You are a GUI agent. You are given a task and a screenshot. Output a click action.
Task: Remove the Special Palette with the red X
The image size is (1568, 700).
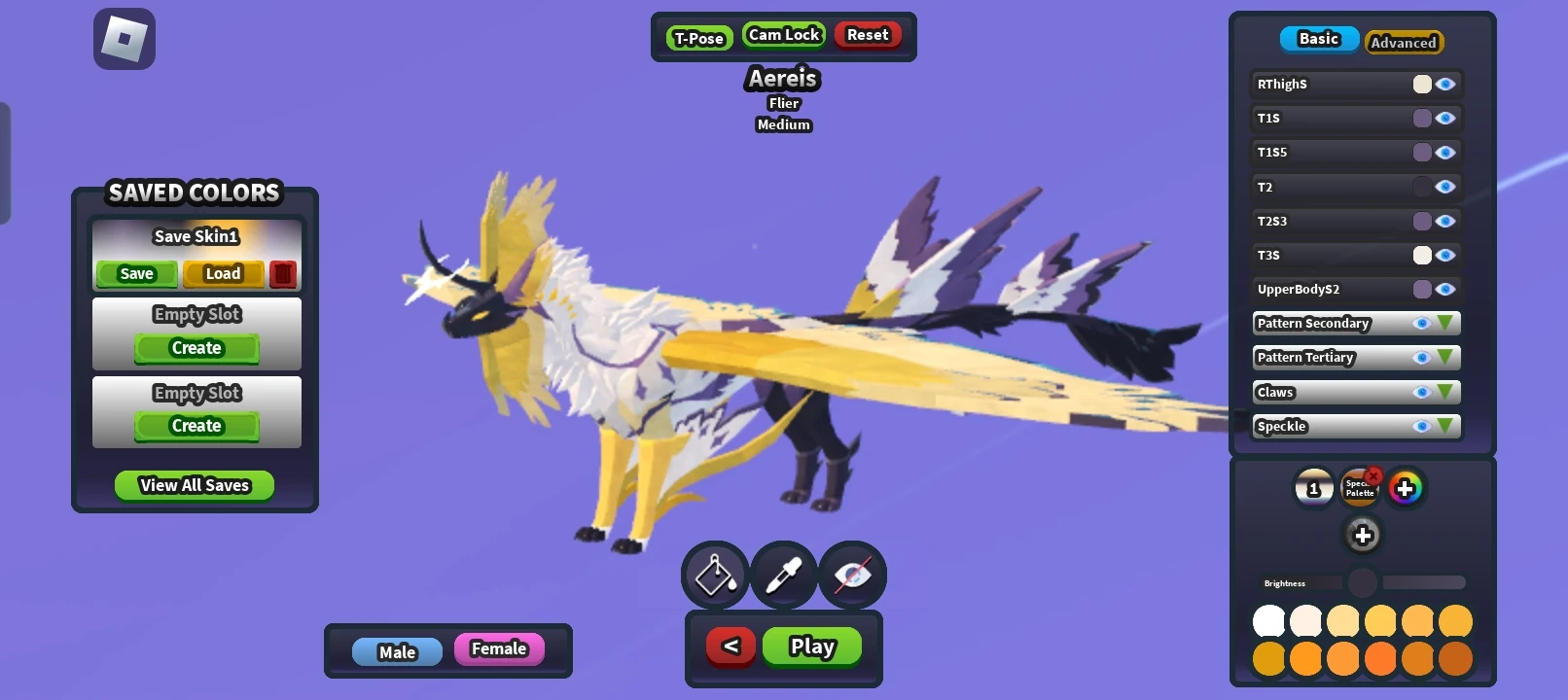(x=1372, y=473)
